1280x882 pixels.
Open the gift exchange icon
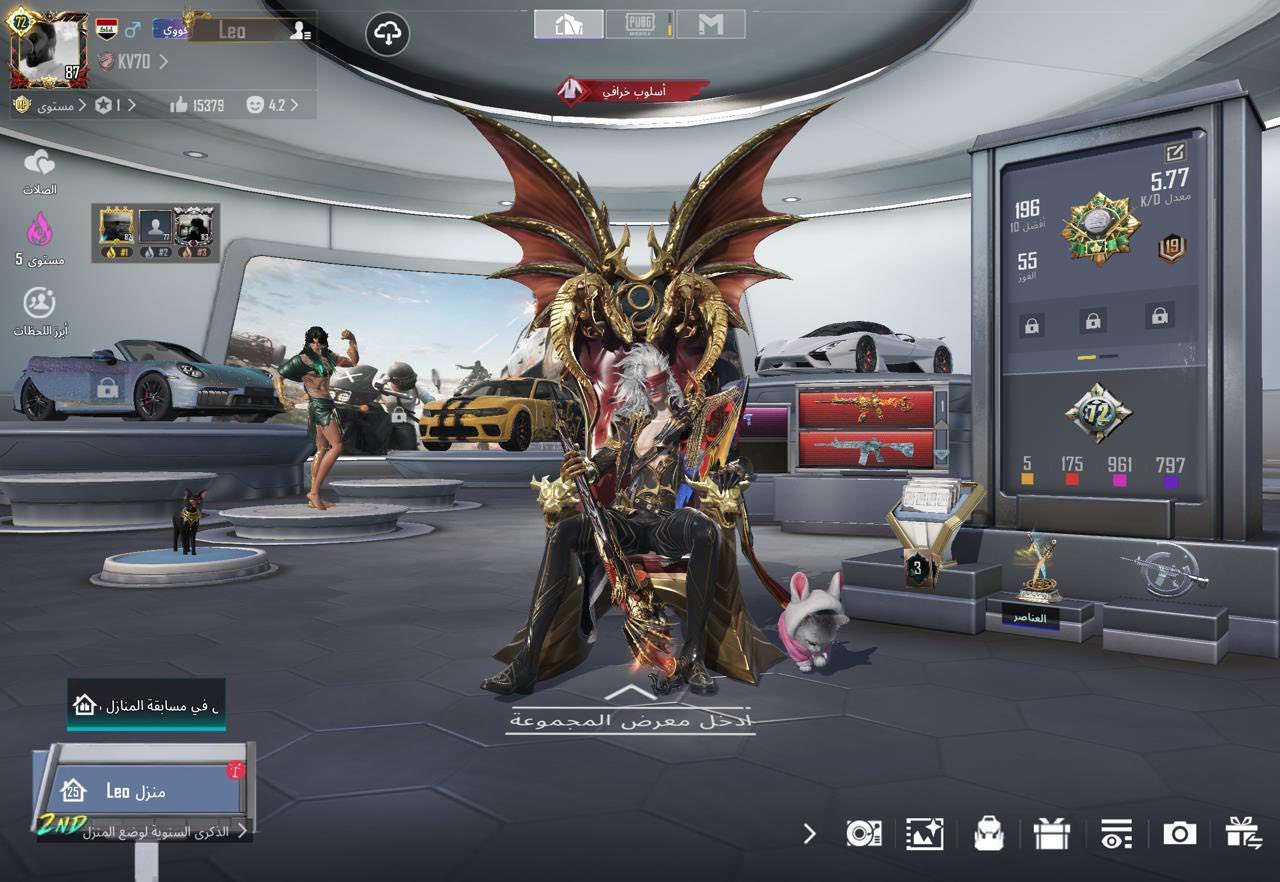point(1243,833)
